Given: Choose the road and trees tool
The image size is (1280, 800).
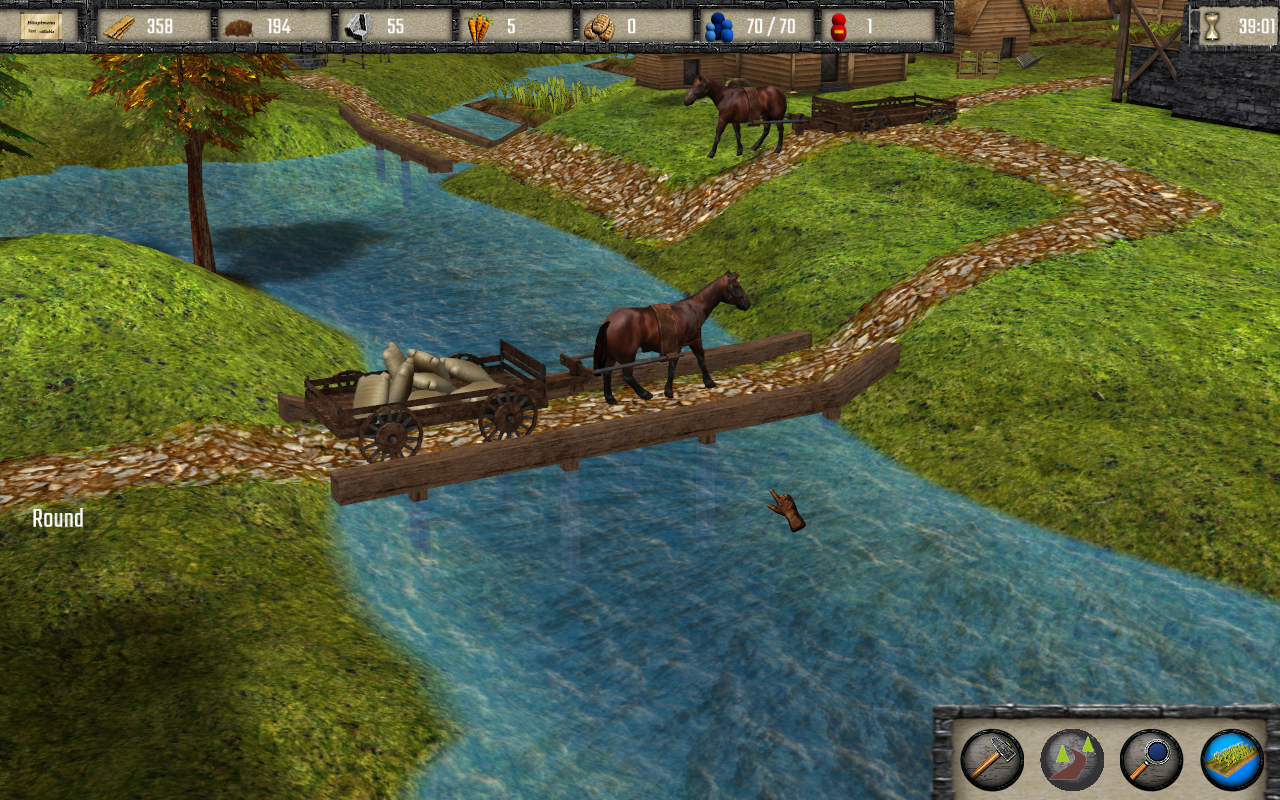Looking at the screenshot, I should [1071, 760].
